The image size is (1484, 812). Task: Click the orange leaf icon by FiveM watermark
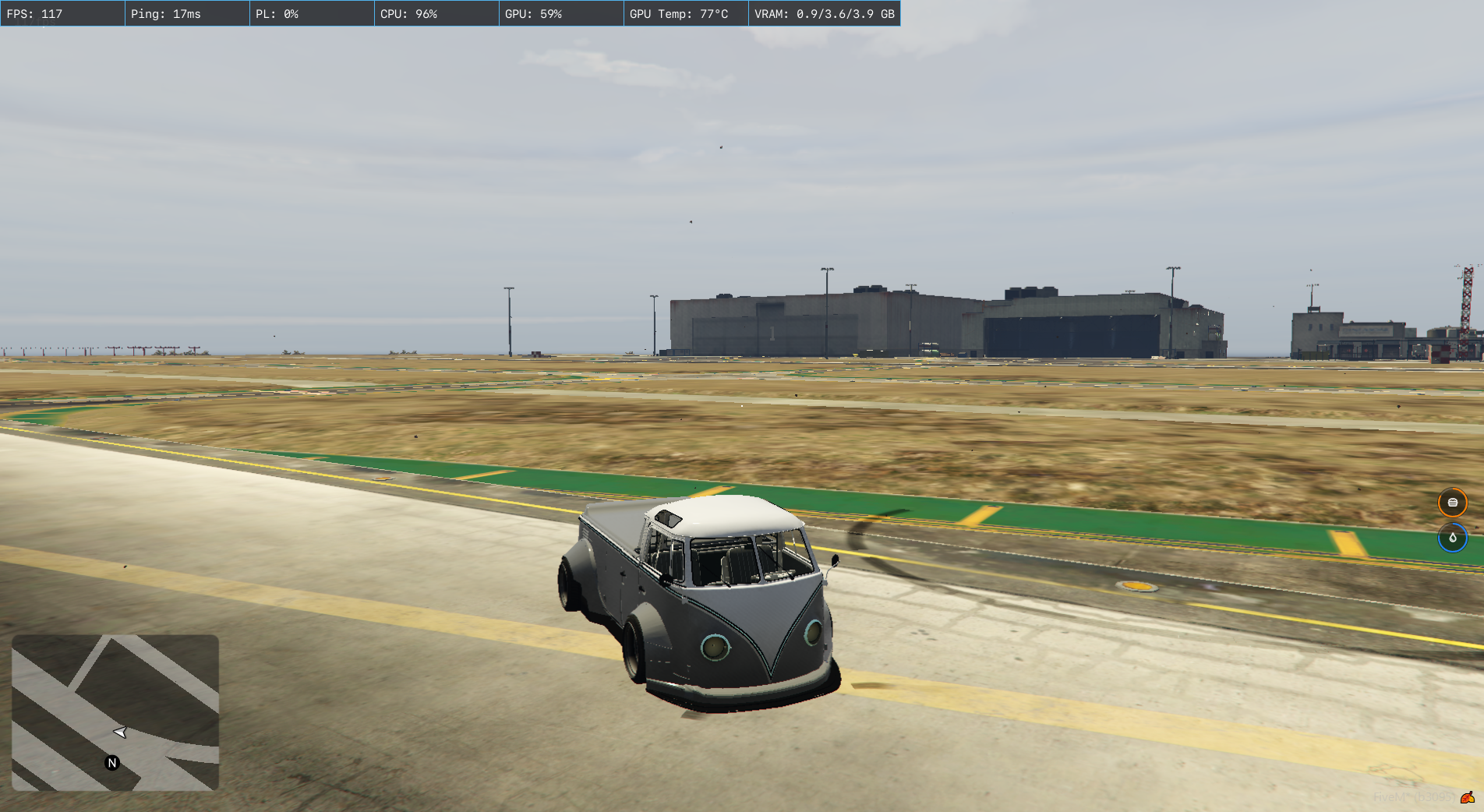point(1468,797)
